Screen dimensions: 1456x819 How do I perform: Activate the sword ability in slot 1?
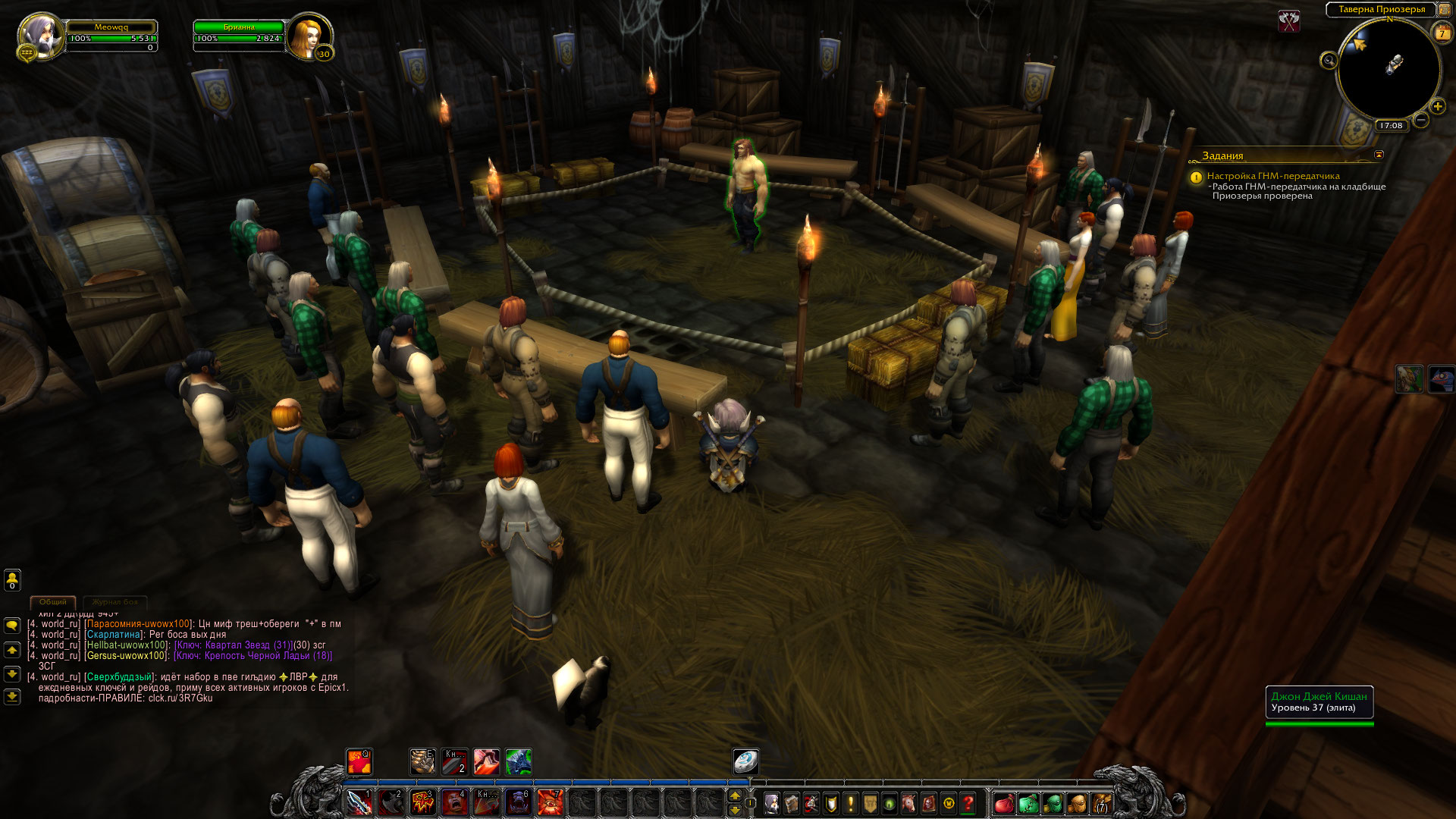pyautogui.click(x=359, y=802)
